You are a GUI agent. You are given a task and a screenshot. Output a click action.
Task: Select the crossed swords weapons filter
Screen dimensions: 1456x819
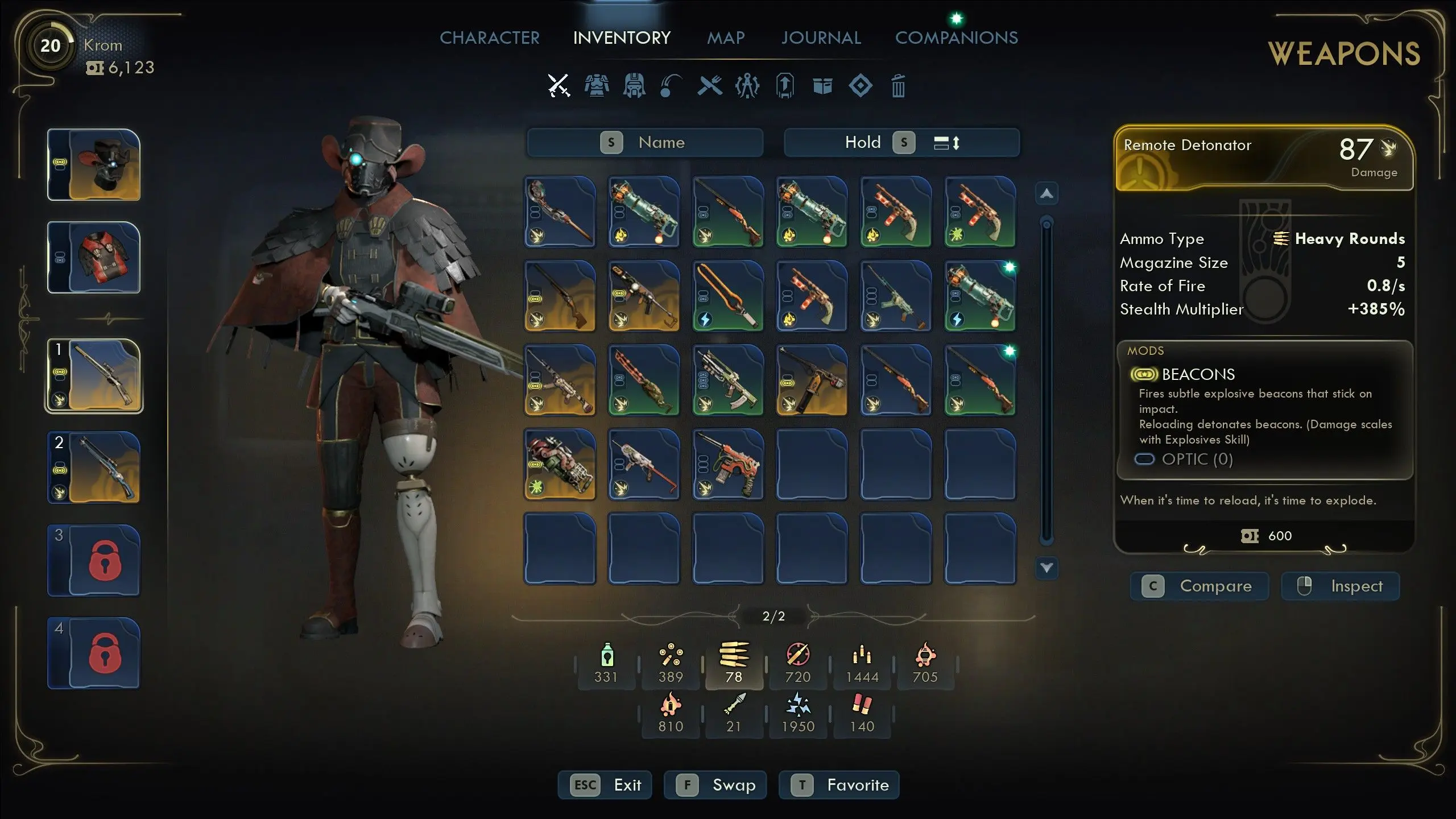point(559,85)
